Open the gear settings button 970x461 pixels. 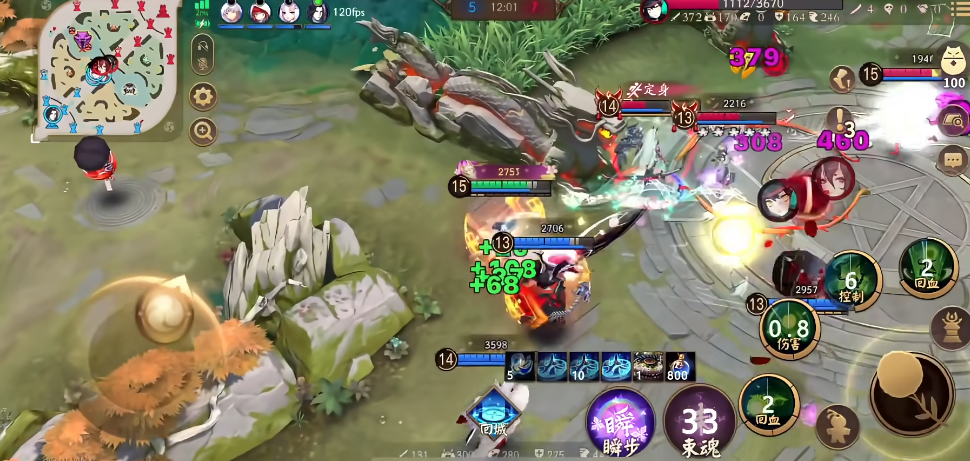pos(204,97)
